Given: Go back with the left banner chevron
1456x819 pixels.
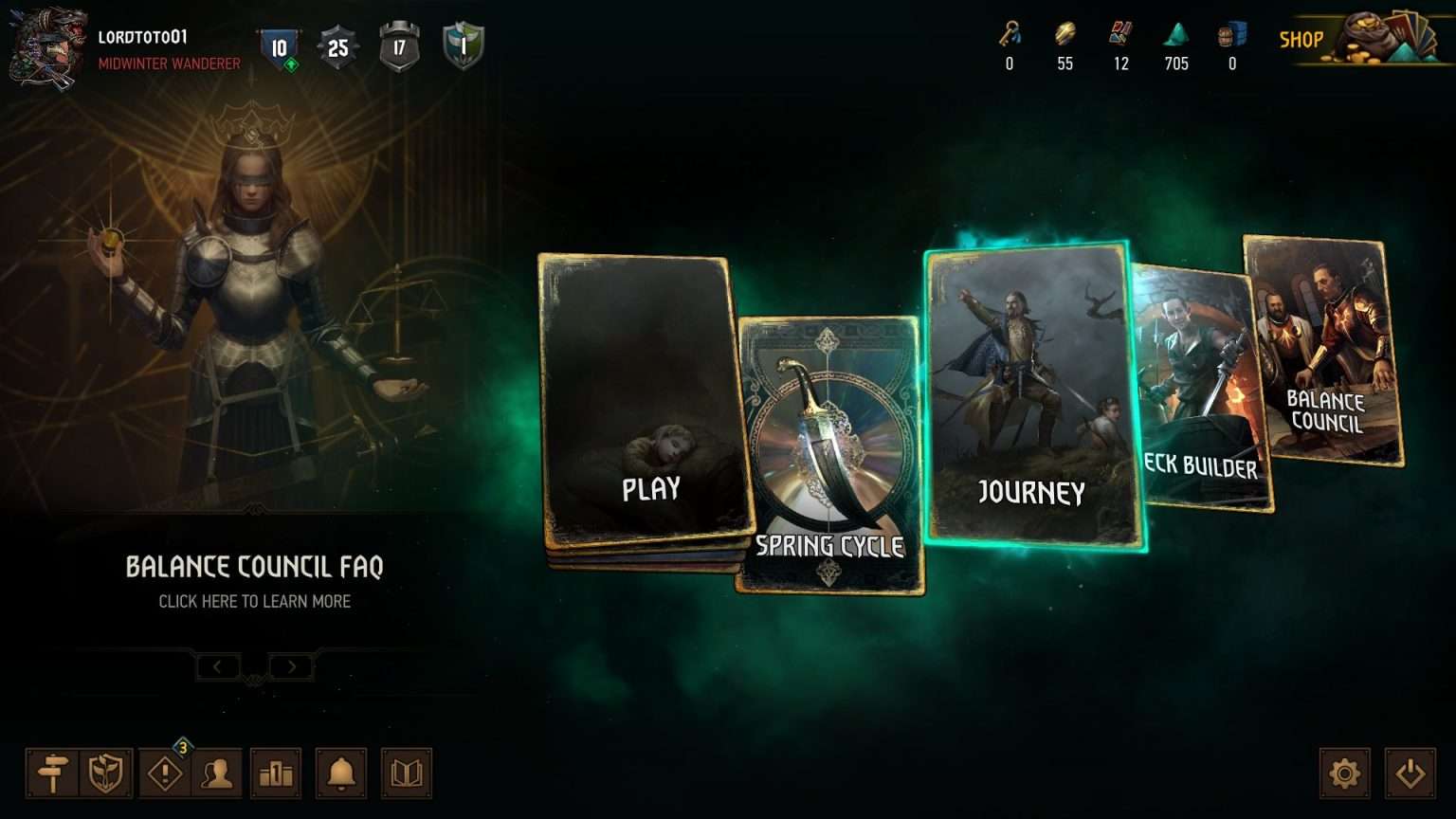Looking at the screenshot, I should (219, 666).
